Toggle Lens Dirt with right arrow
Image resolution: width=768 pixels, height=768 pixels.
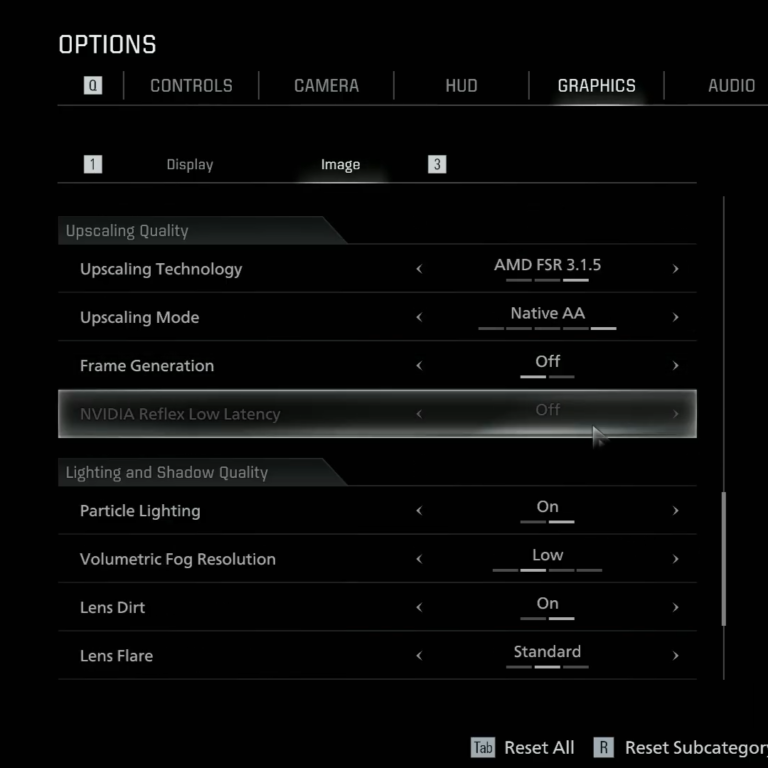pyautogui.click(x=676, y=607)
